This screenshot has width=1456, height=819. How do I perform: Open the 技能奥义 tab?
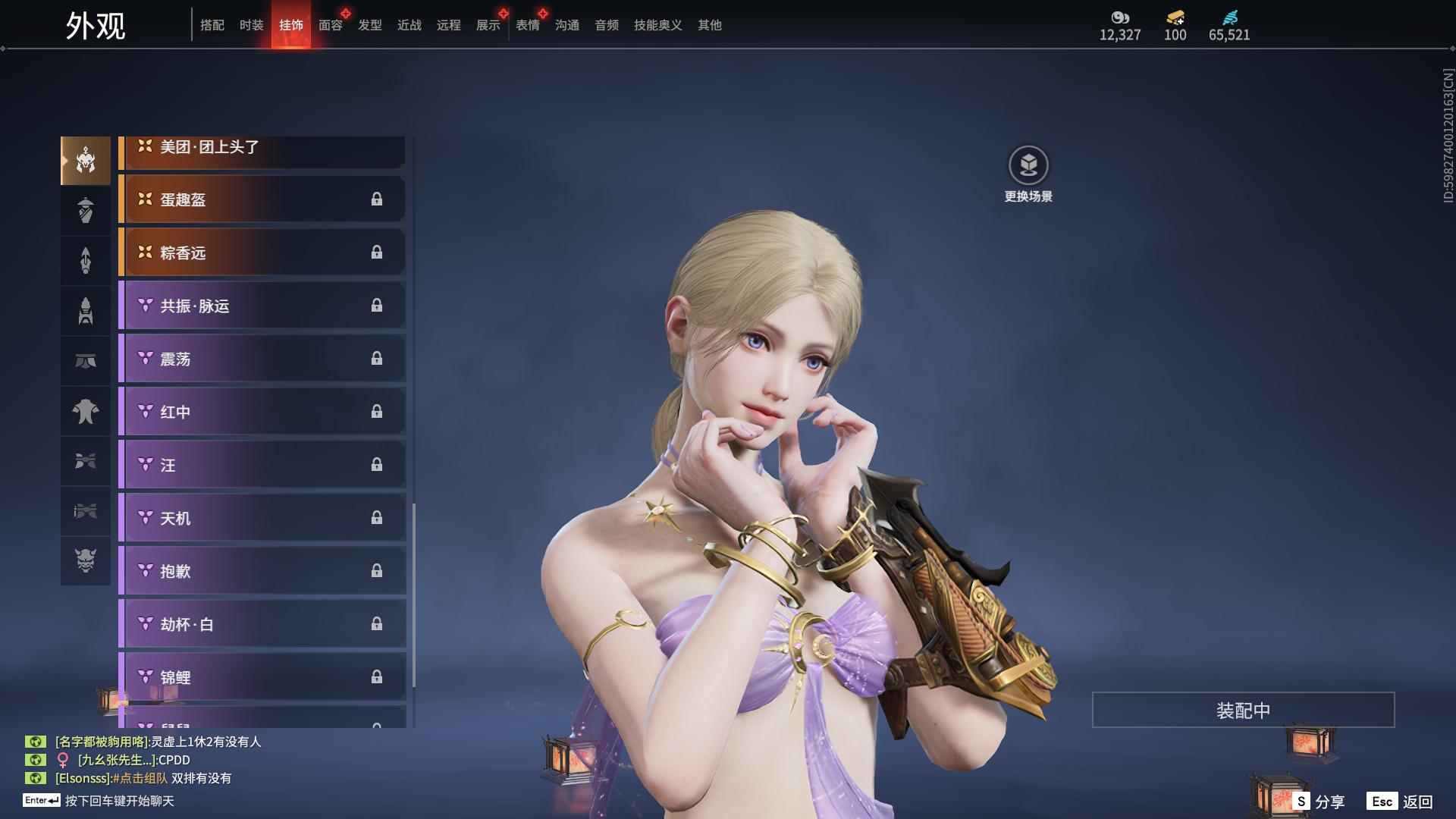[657, 25]
